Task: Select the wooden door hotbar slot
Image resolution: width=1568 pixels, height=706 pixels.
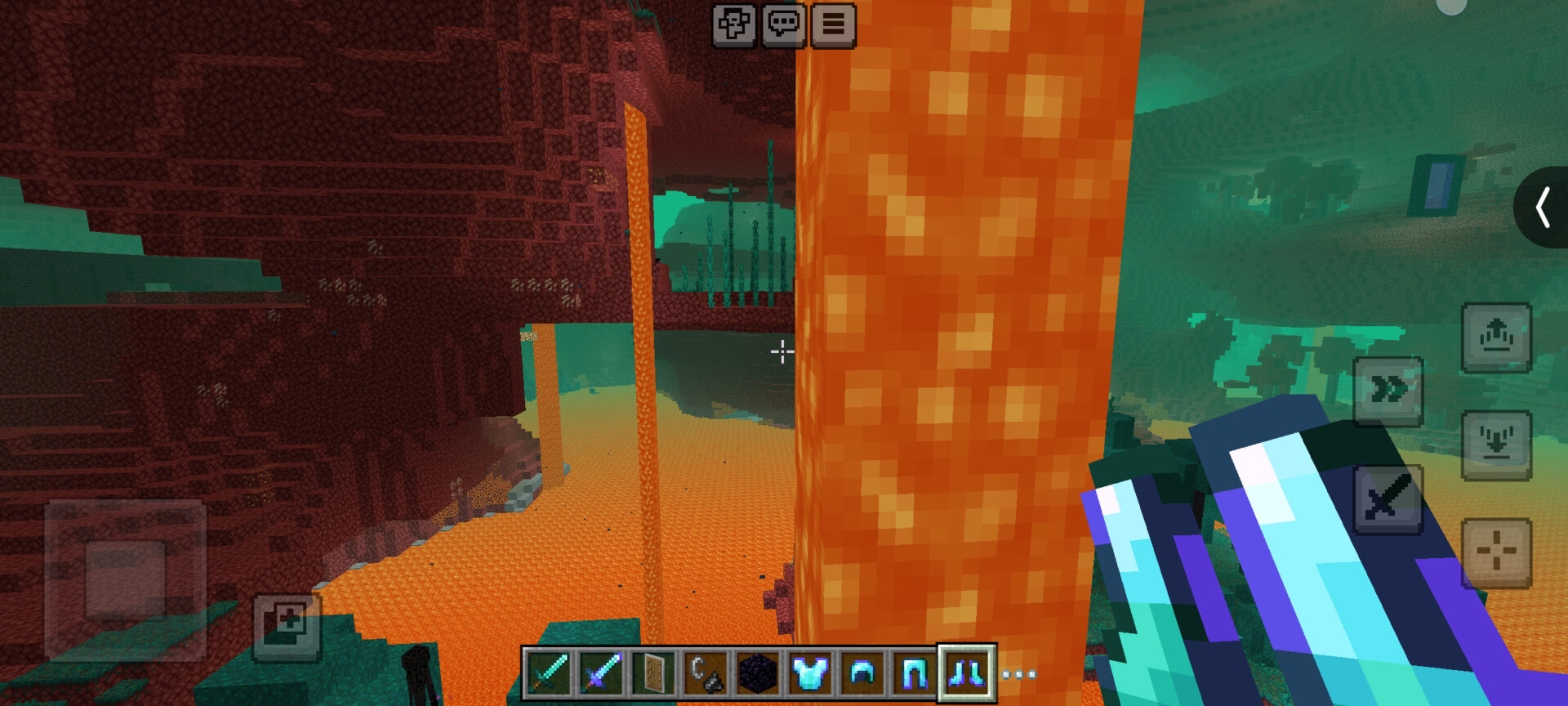Action: [653, 673]
